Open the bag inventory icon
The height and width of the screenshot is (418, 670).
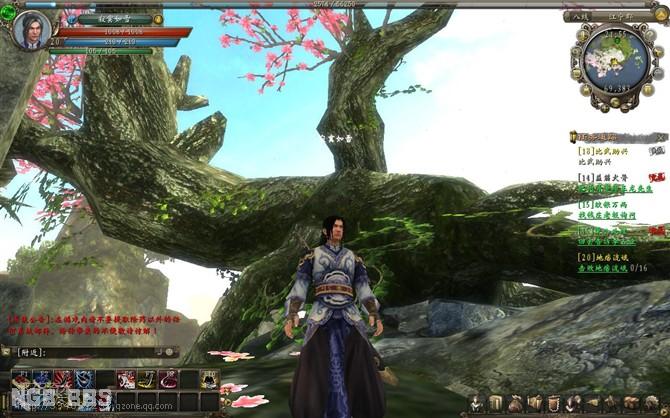tap(515, 404)
